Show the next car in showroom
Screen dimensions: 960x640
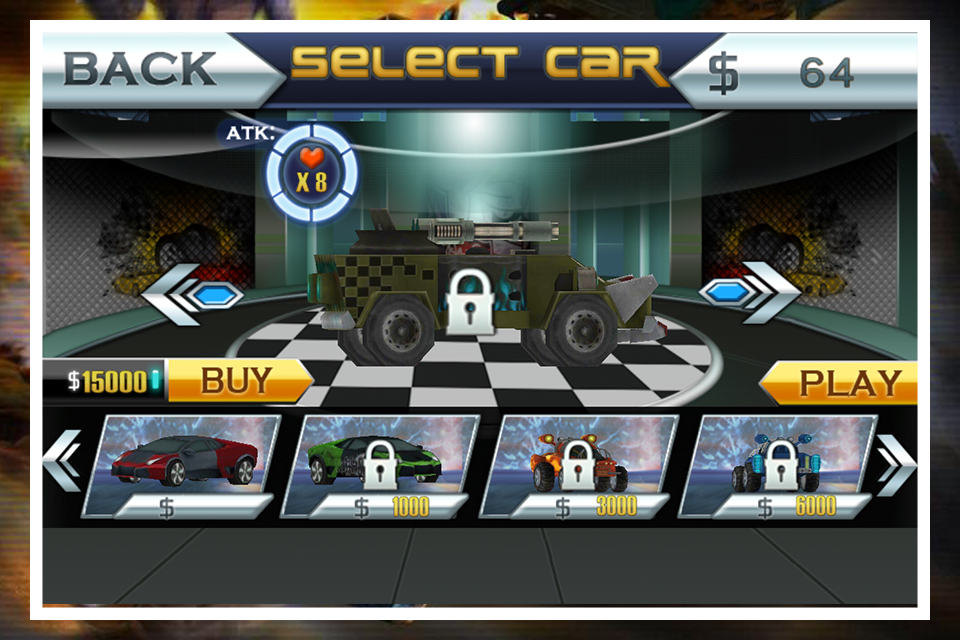(750, 293)
